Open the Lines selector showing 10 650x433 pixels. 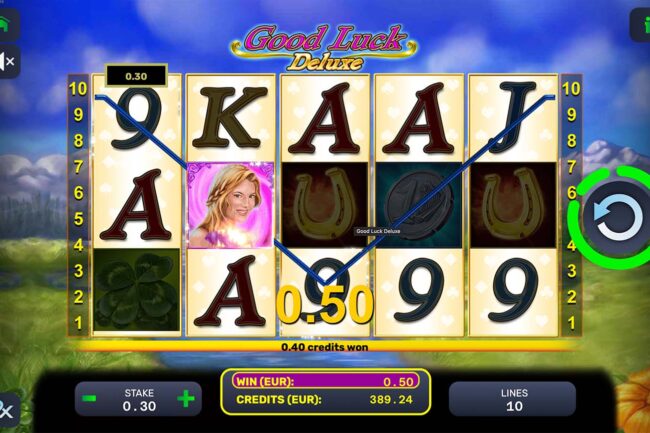512,399
